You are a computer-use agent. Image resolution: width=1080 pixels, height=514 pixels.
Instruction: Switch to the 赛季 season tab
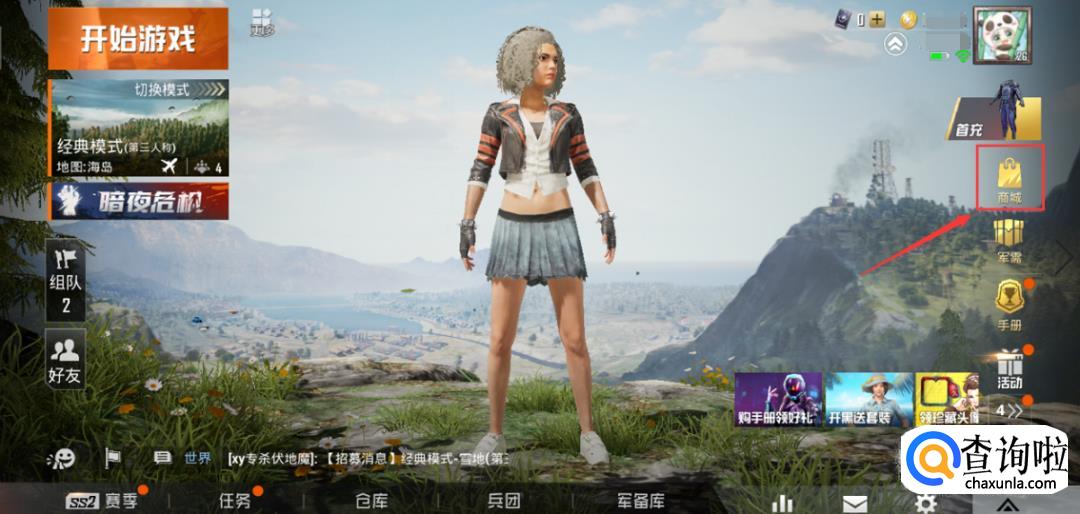point(105,500)
